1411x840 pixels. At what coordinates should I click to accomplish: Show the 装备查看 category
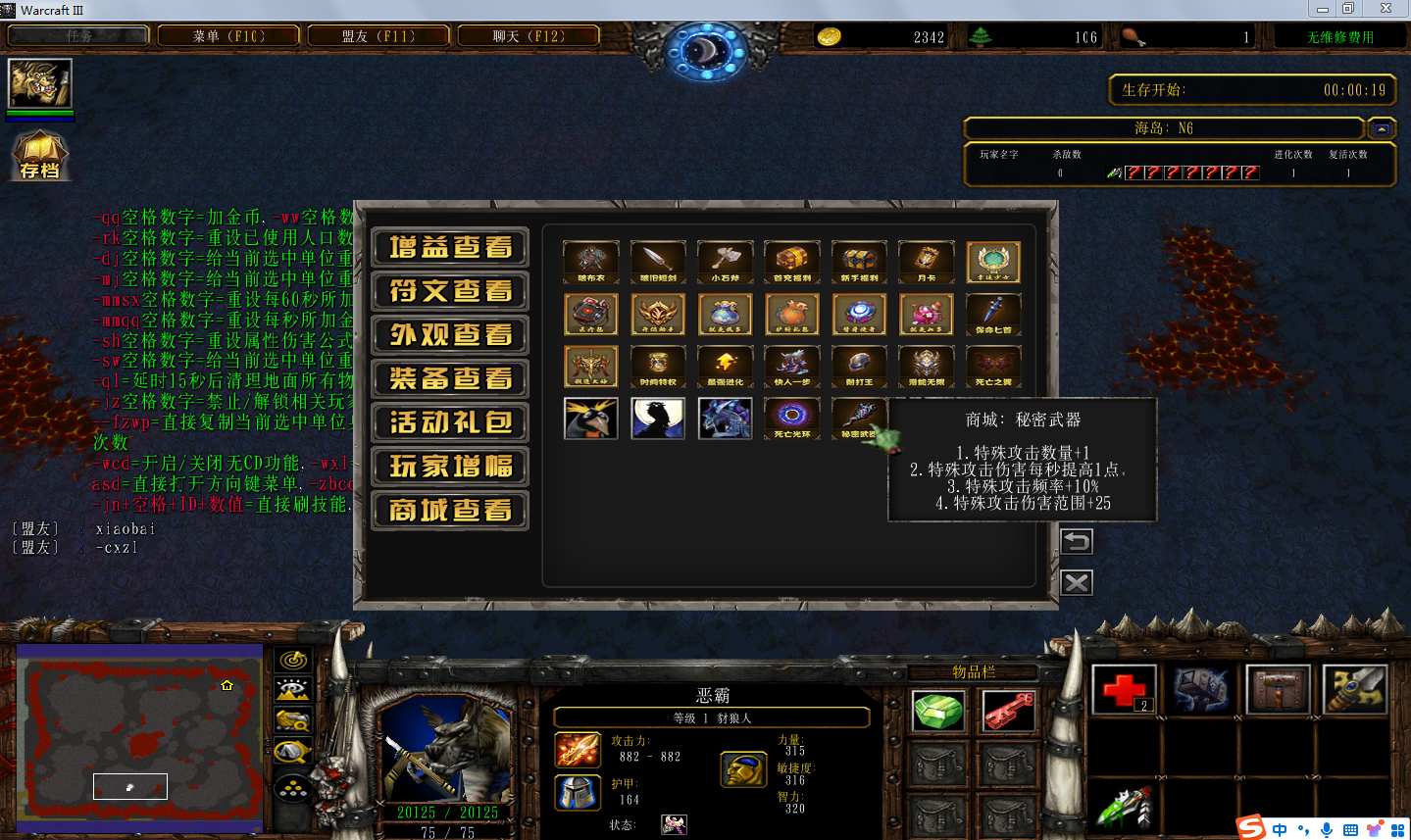(x=450, y=378)
